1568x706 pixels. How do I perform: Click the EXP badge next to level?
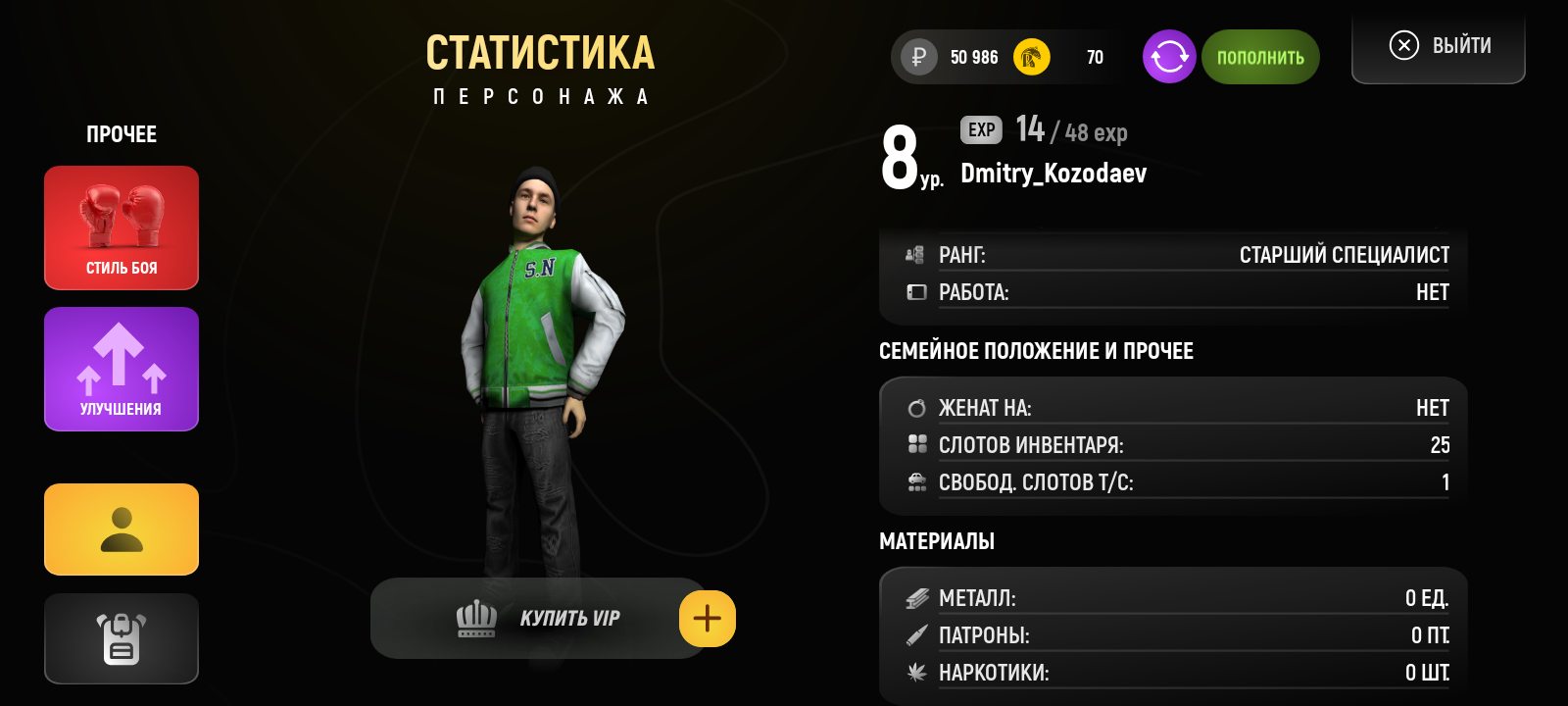[979, 129]
